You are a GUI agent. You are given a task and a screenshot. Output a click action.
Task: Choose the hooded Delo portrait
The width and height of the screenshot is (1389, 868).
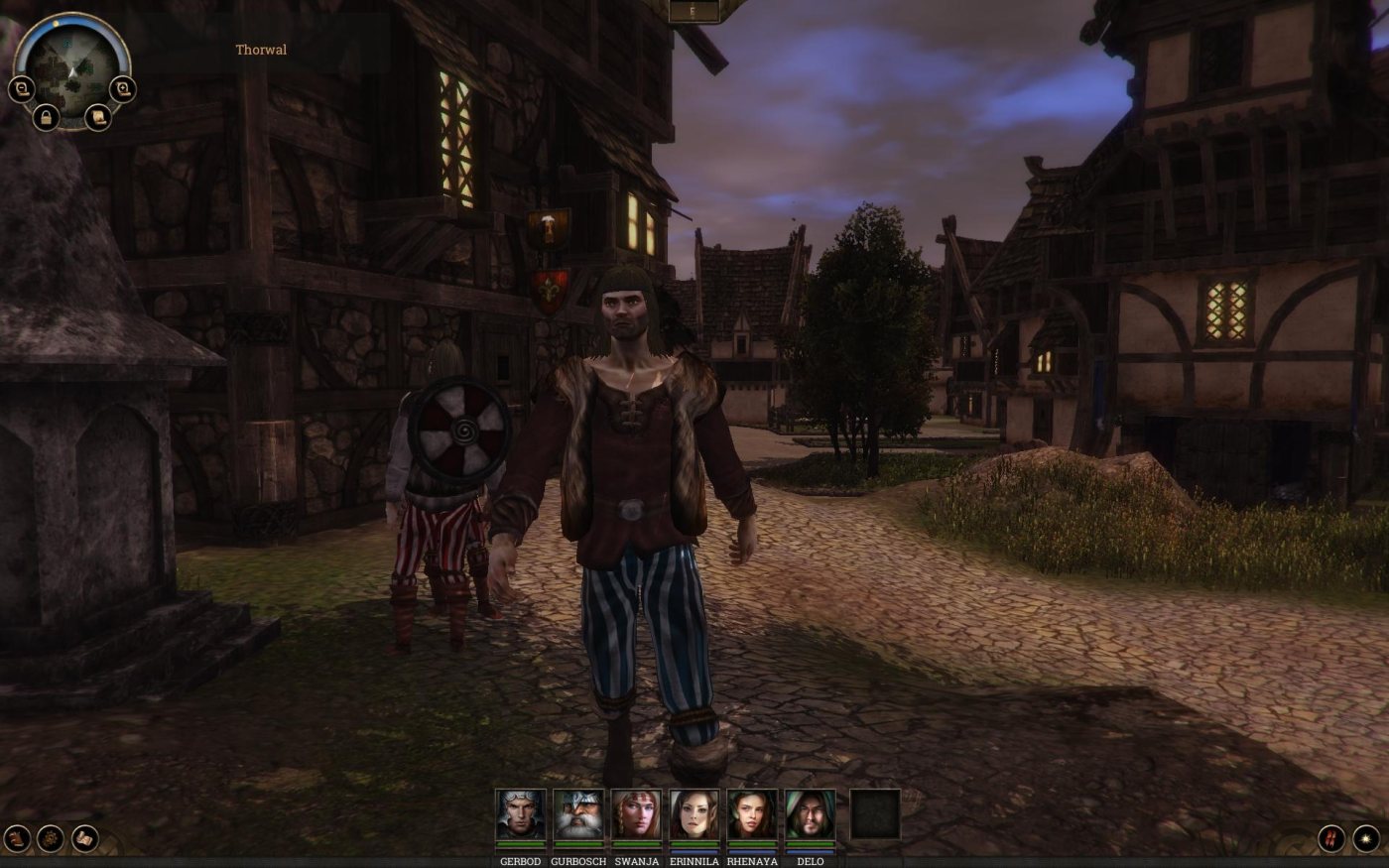click(x=811, y=815)
